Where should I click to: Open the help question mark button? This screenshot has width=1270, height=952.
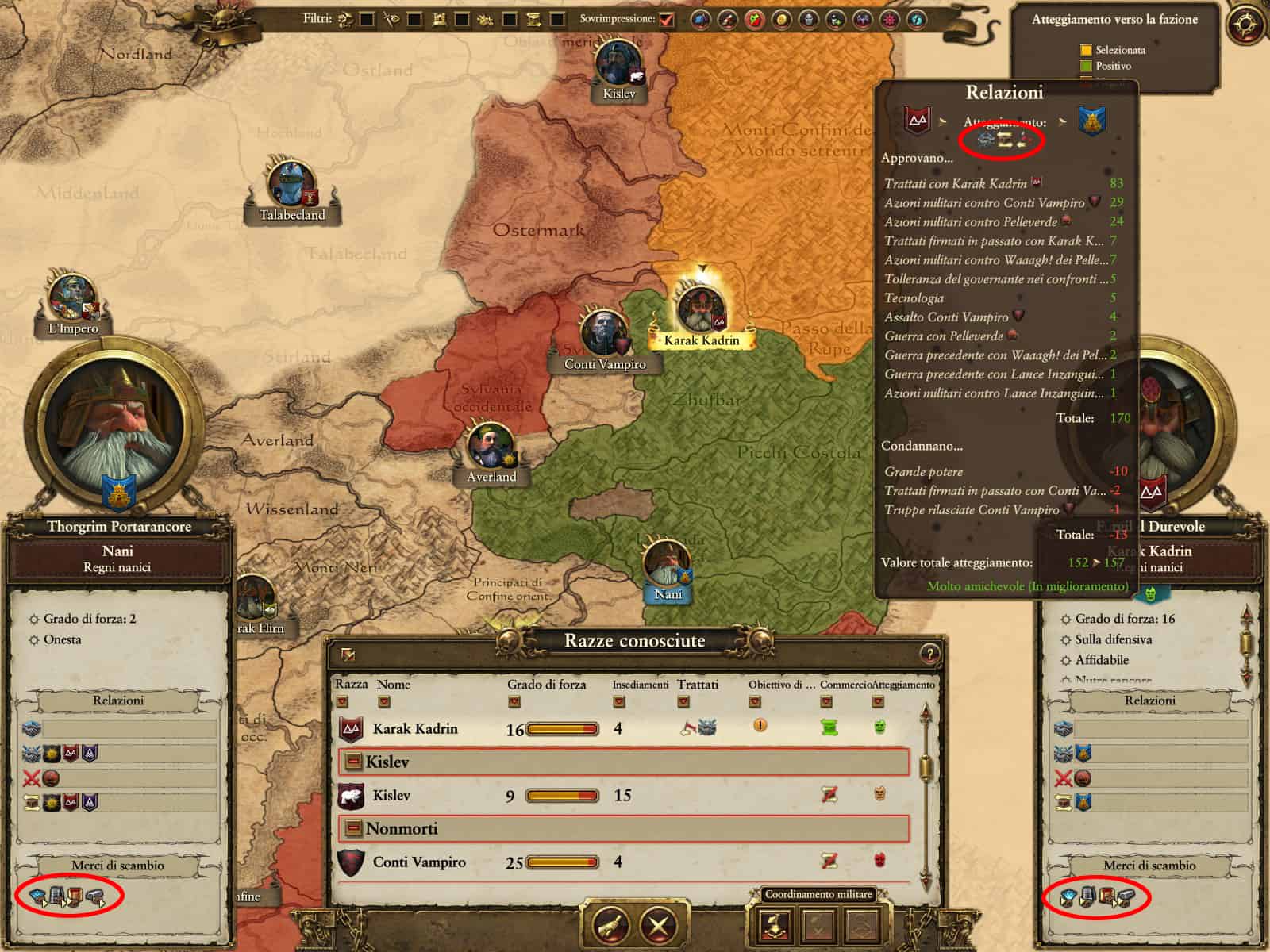coord(929,654)
